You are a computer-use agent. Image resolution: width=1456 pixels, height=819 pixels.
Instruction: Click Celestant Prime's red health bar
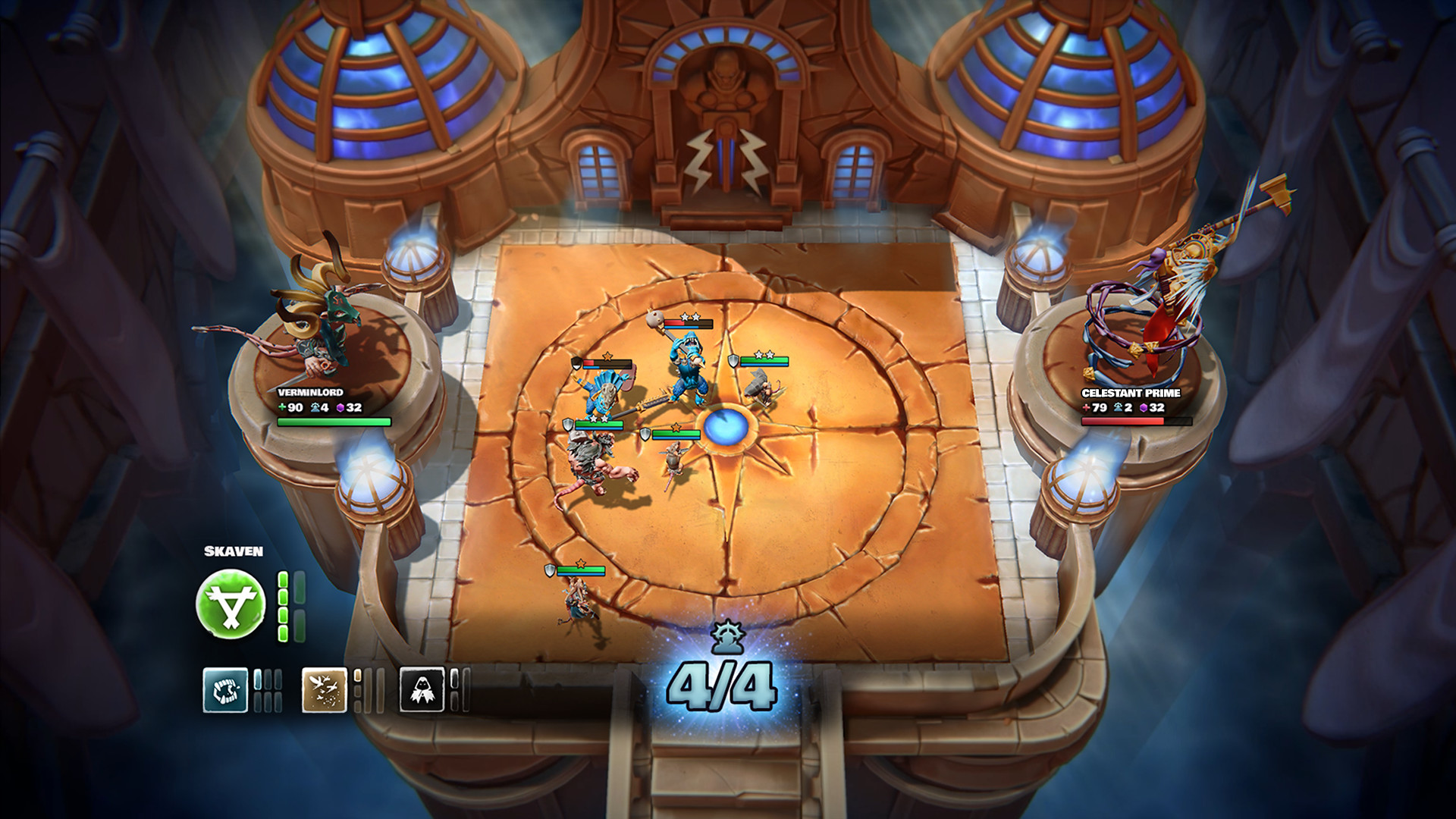pos(1122,421)
